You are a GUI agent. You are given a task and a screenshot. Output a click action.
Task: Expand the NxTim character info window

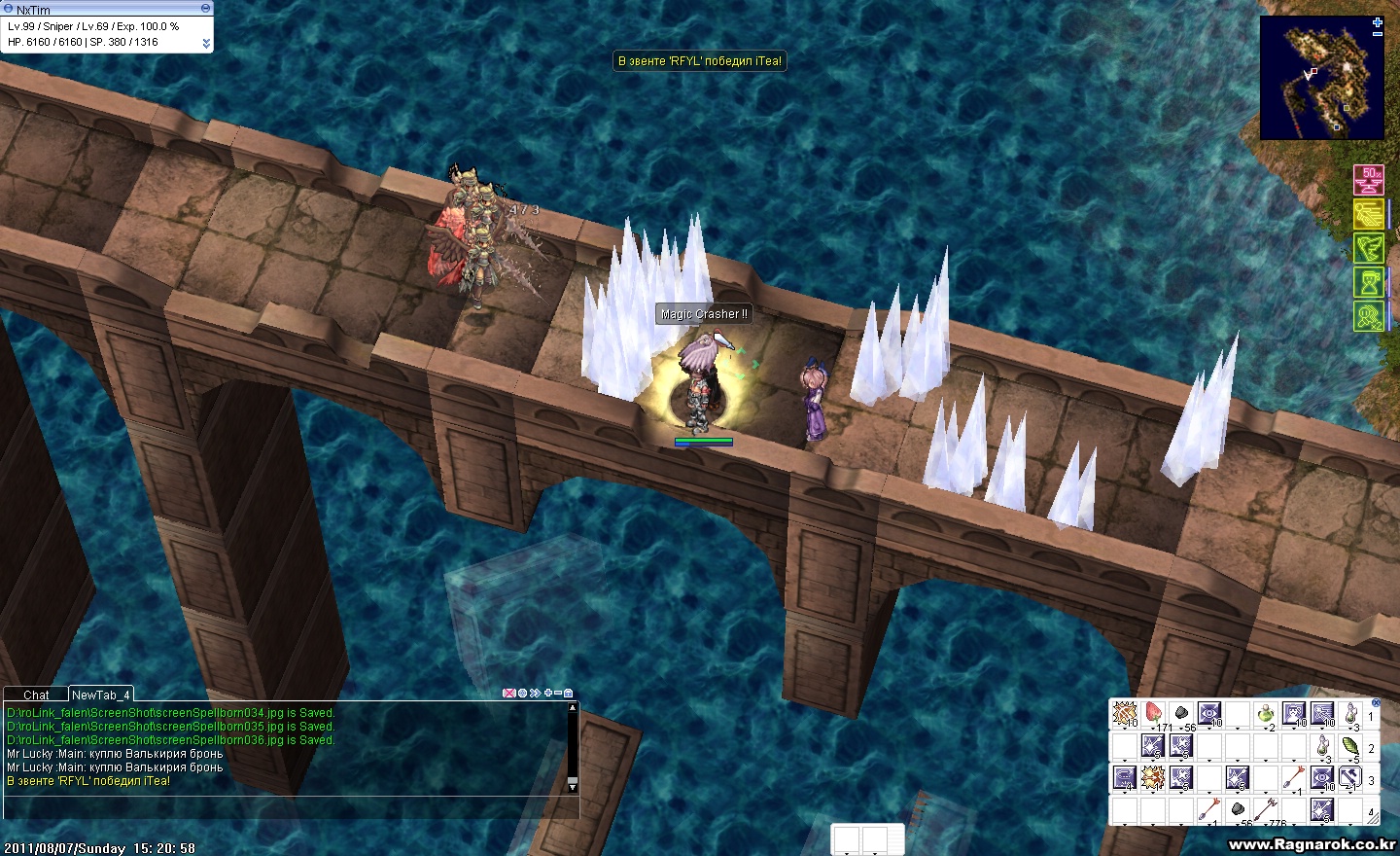[205, 43]
